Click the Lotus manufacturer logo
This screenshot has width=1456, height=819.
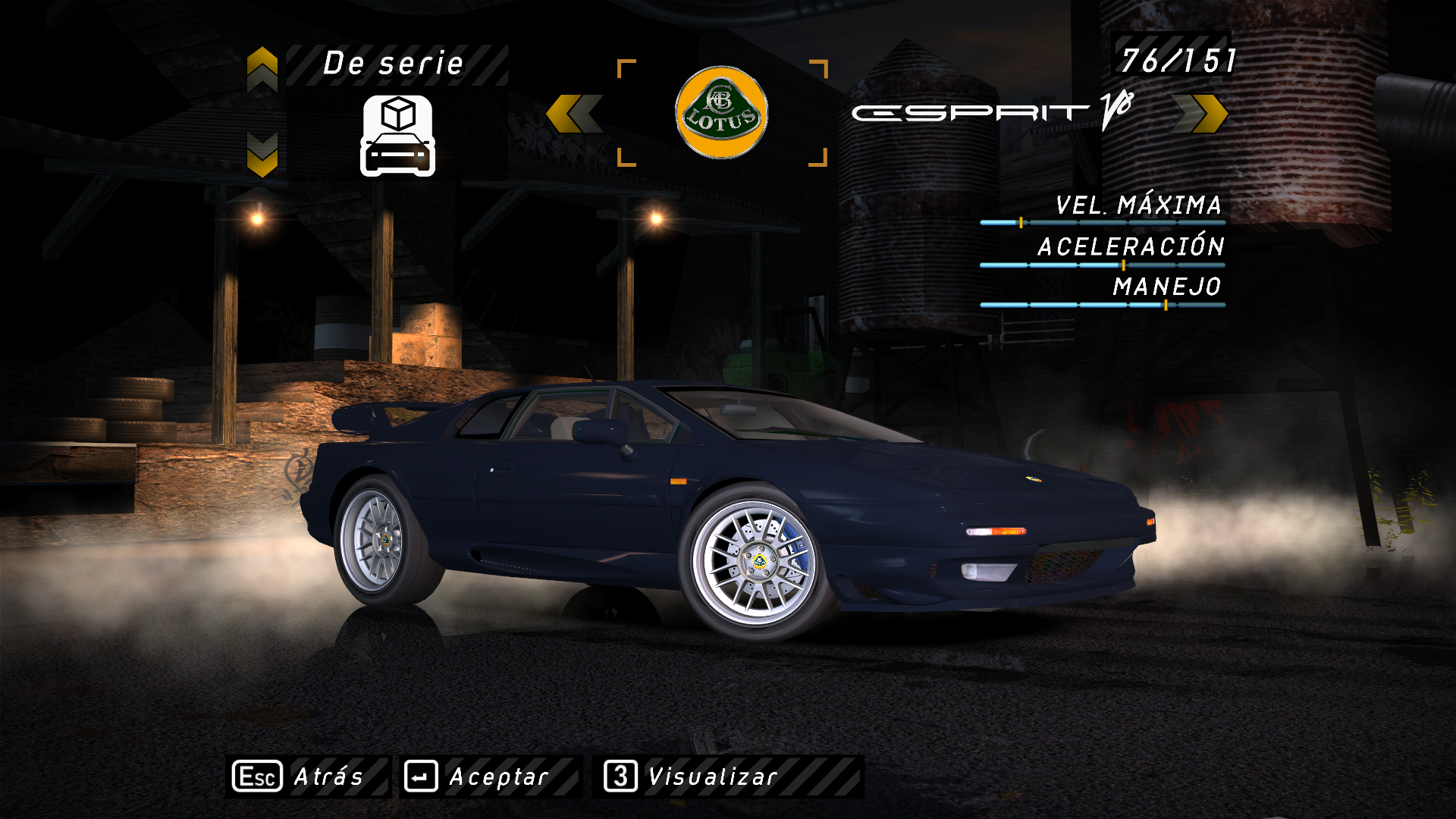pos(721,113)
